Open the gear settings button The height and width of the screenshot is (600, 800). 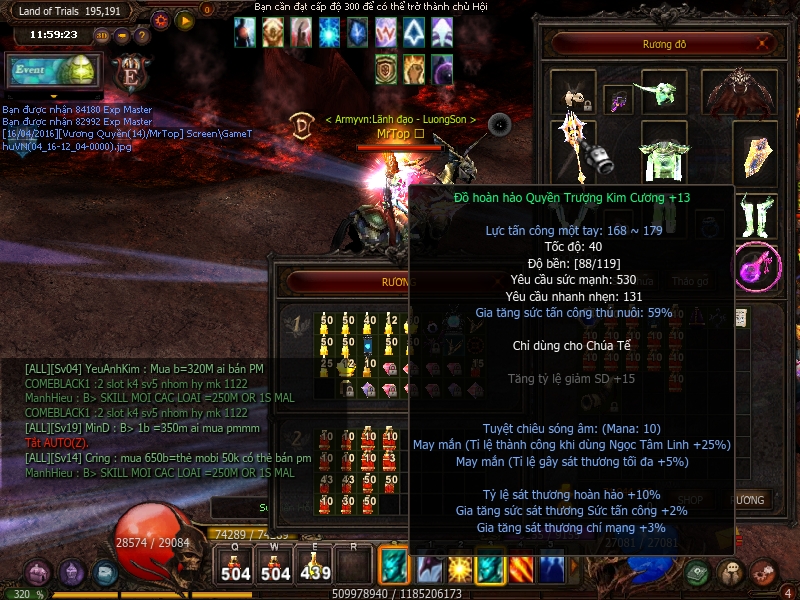[161, 19]
